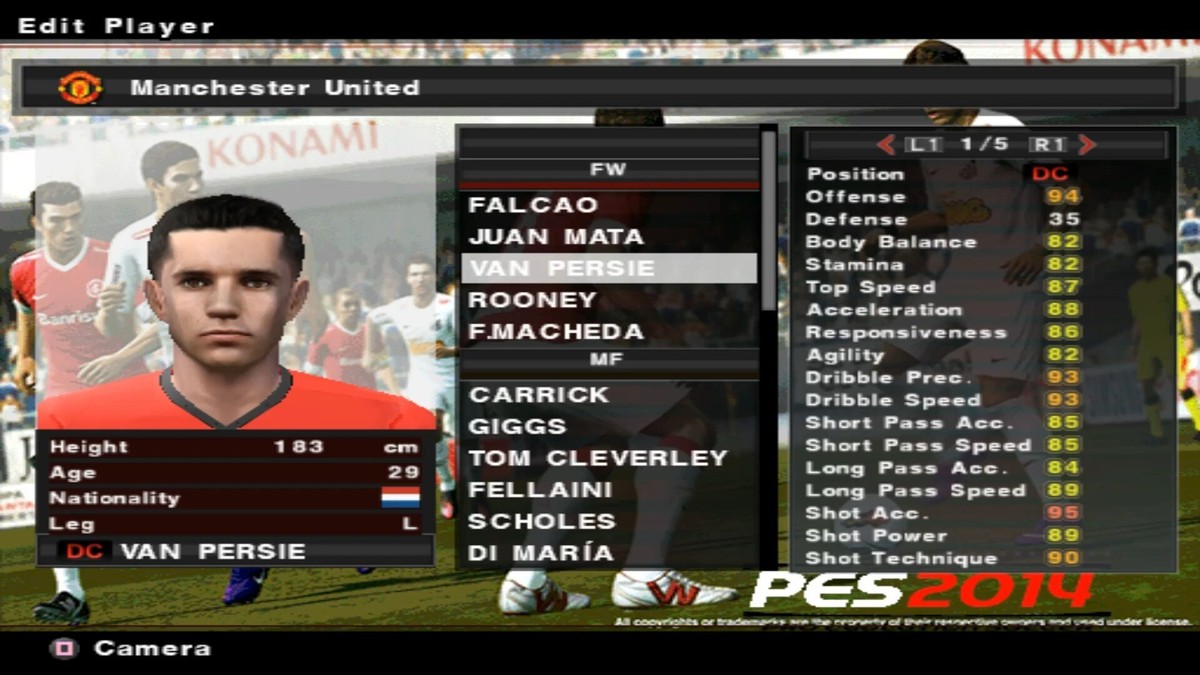Select DI MARÍA in the player list
The height and width of the screenshot is (675, 1200).
(x=541, y=553)
